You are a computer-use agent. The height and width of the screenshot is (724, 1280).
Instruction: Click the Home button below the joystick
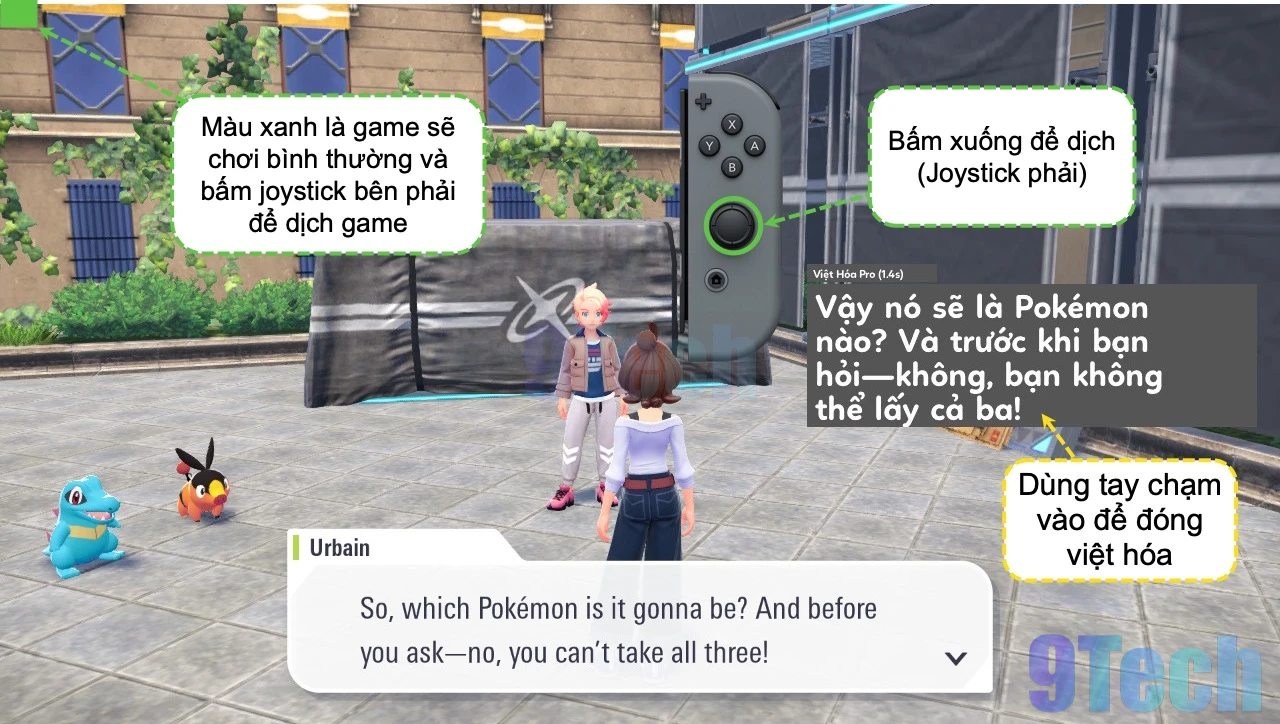[x=717, y=278]
